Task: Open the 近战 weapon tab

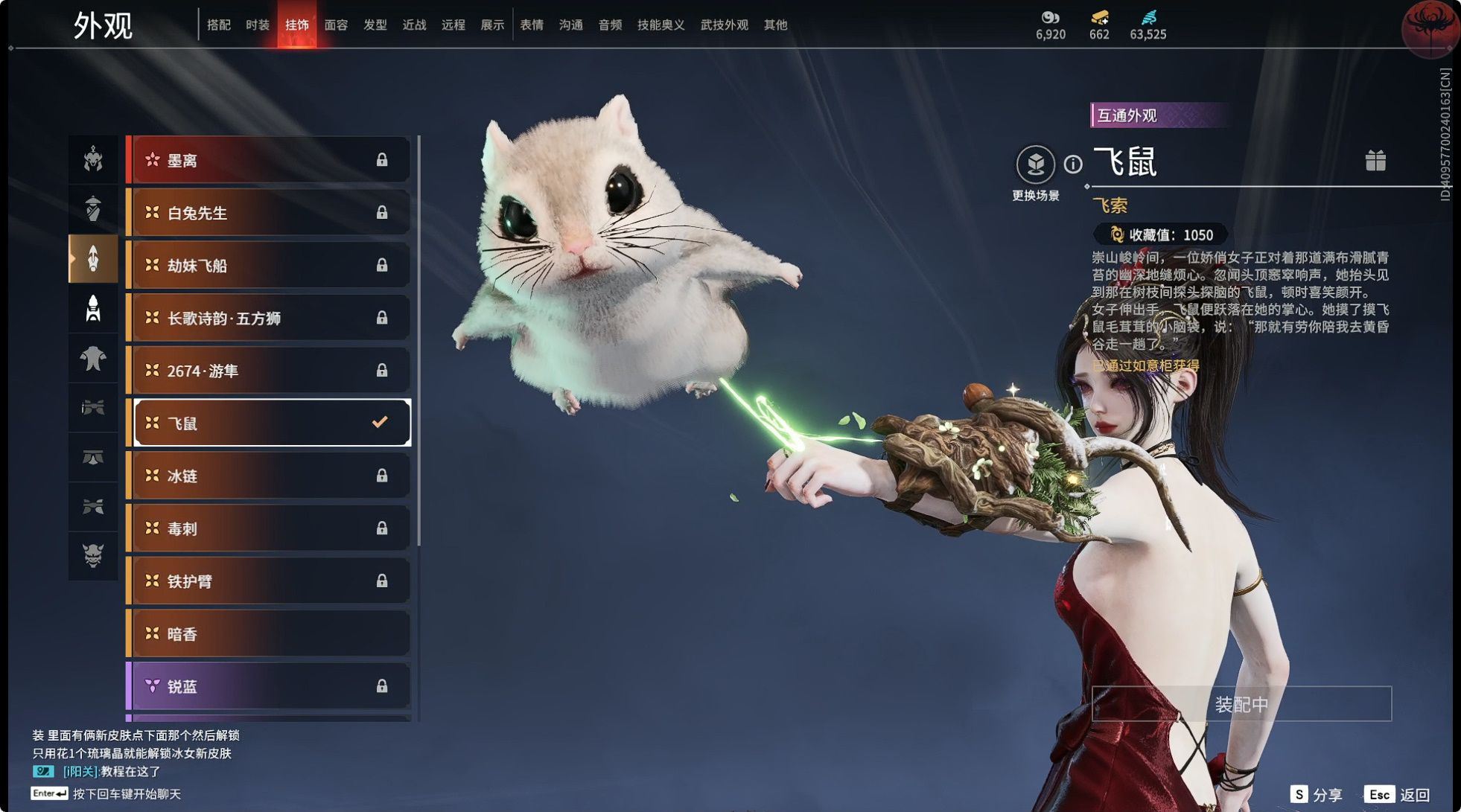Action: (414, 25)
